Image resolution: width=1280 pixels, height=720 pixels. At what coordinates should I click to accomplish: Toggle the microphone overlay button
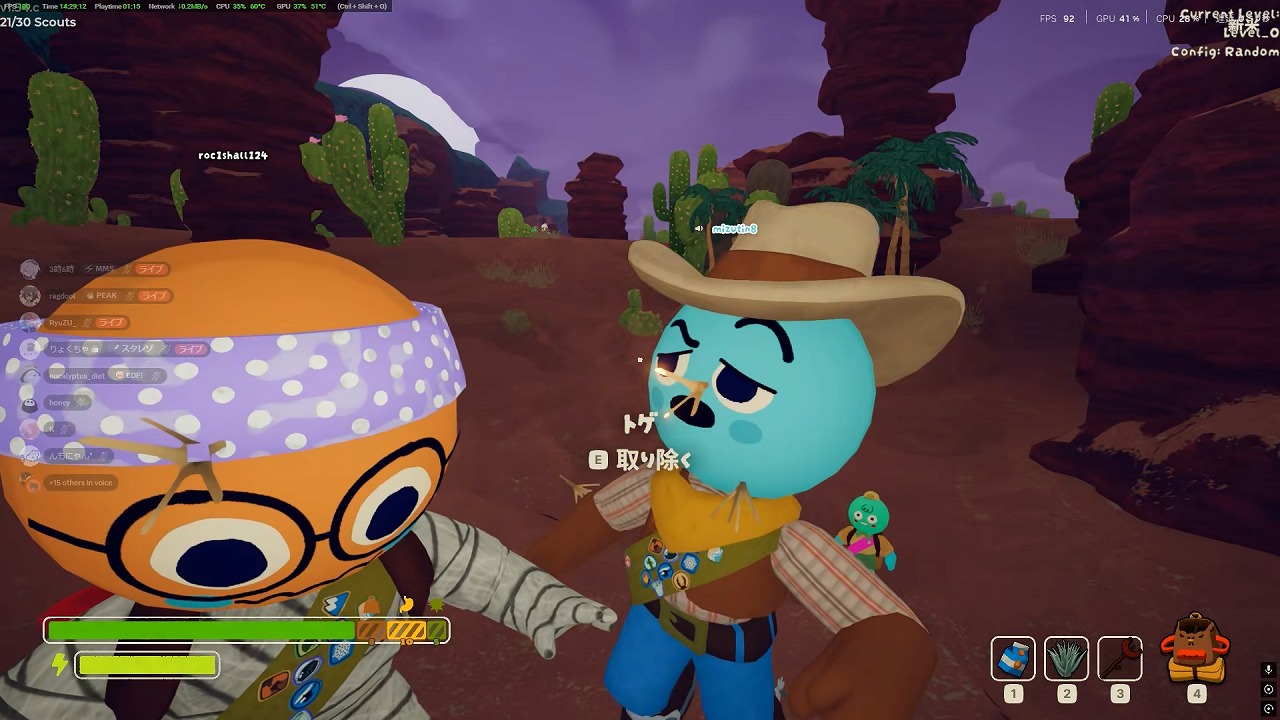tap(1268, 670)
